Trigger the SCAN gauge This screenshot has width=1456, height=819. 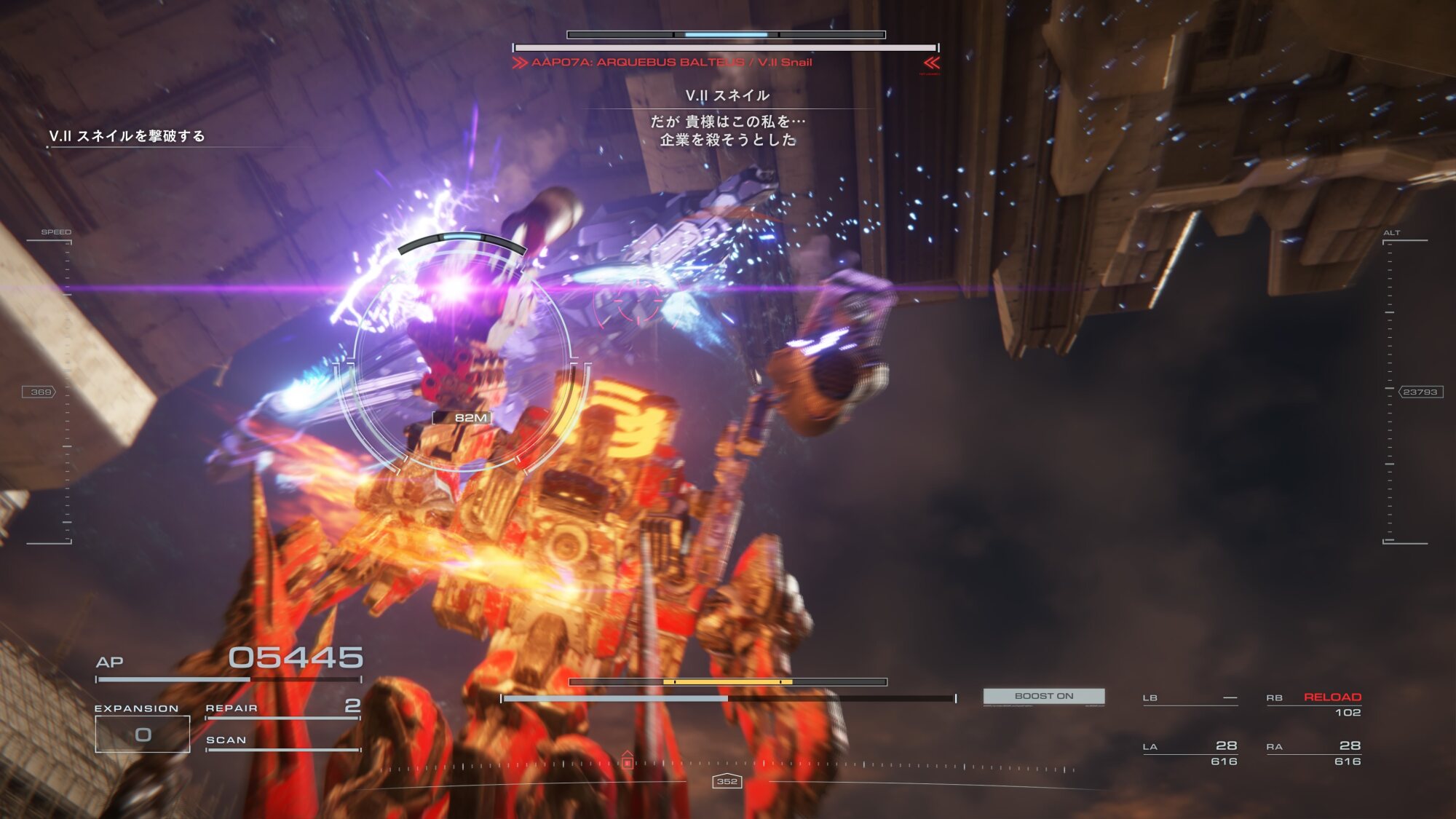282,741
